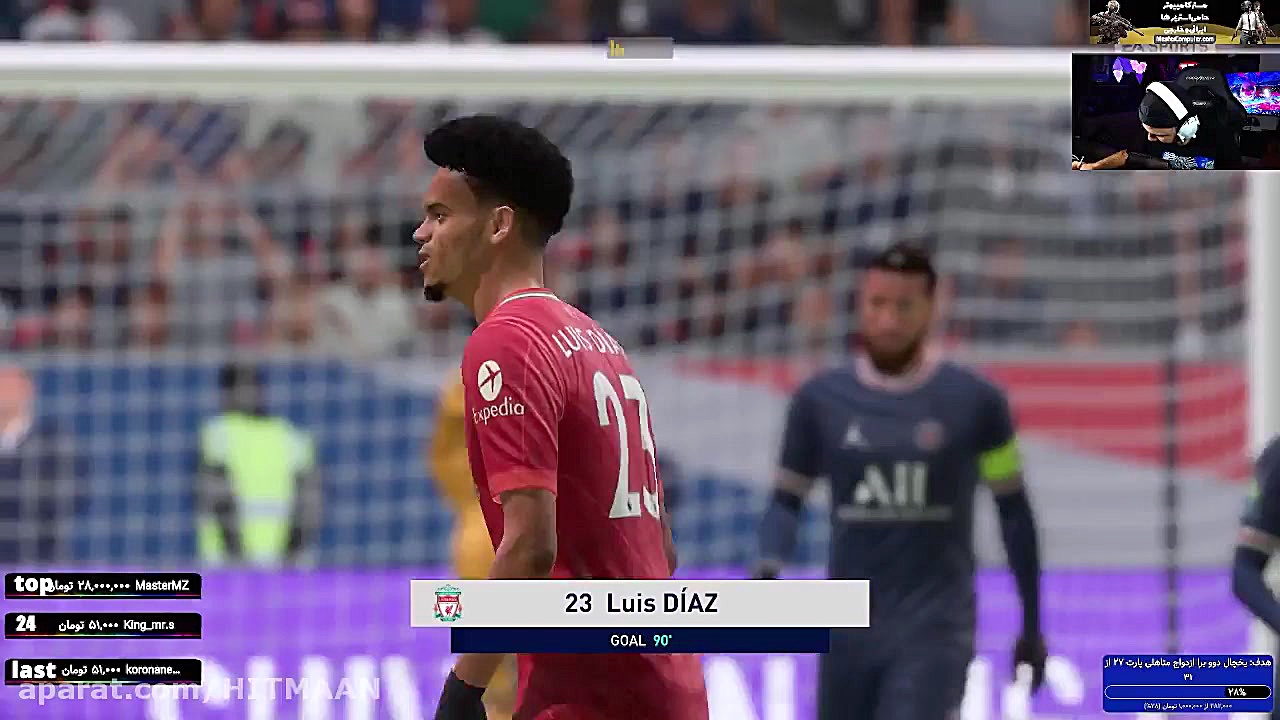
Task: Select the Expedia sponsor logo on red jersey
Action: (494, 388)
